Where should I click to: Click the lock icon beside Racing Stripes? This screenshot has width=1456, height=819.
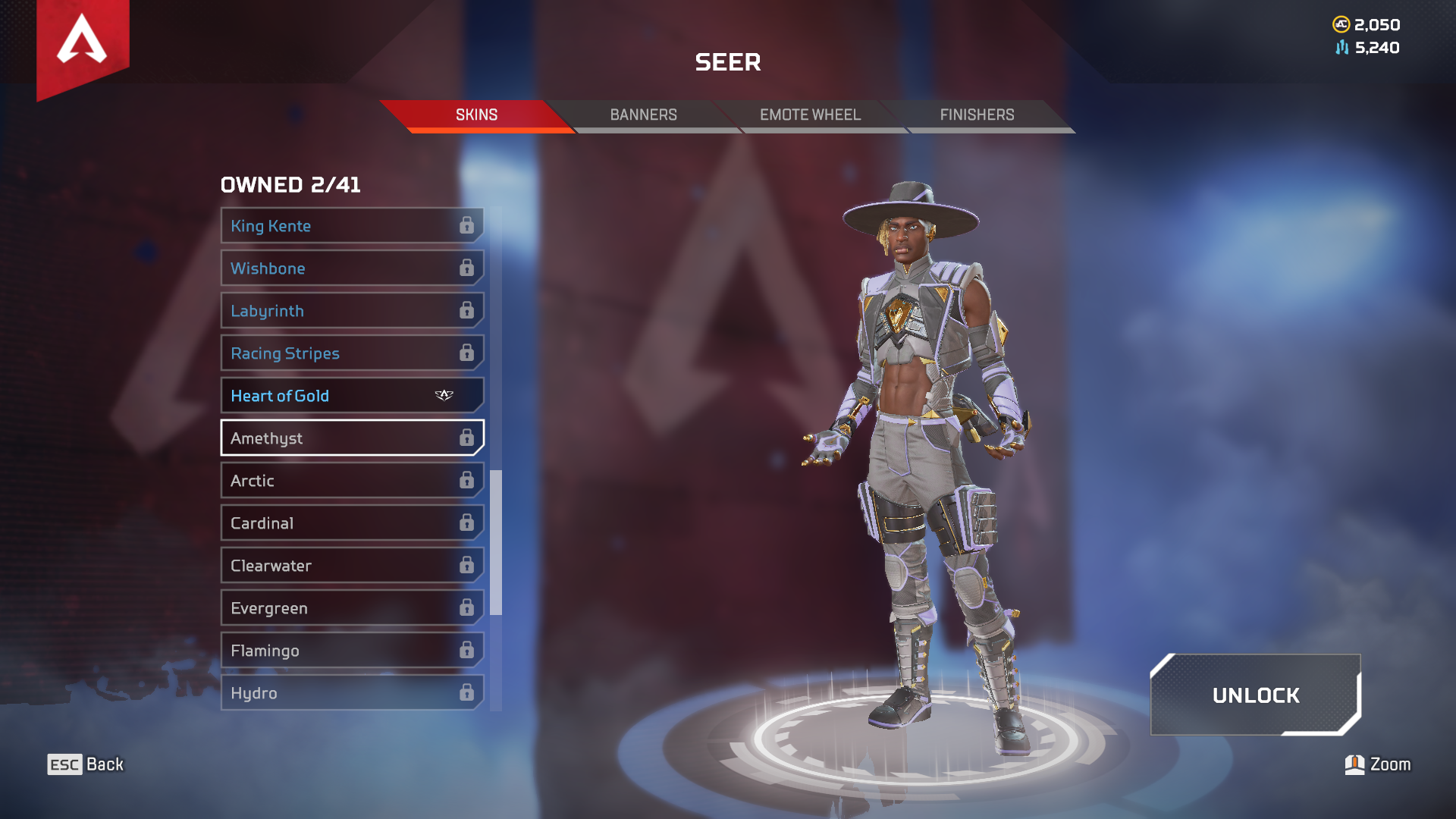pyautogui.click(x=467, y=353)
